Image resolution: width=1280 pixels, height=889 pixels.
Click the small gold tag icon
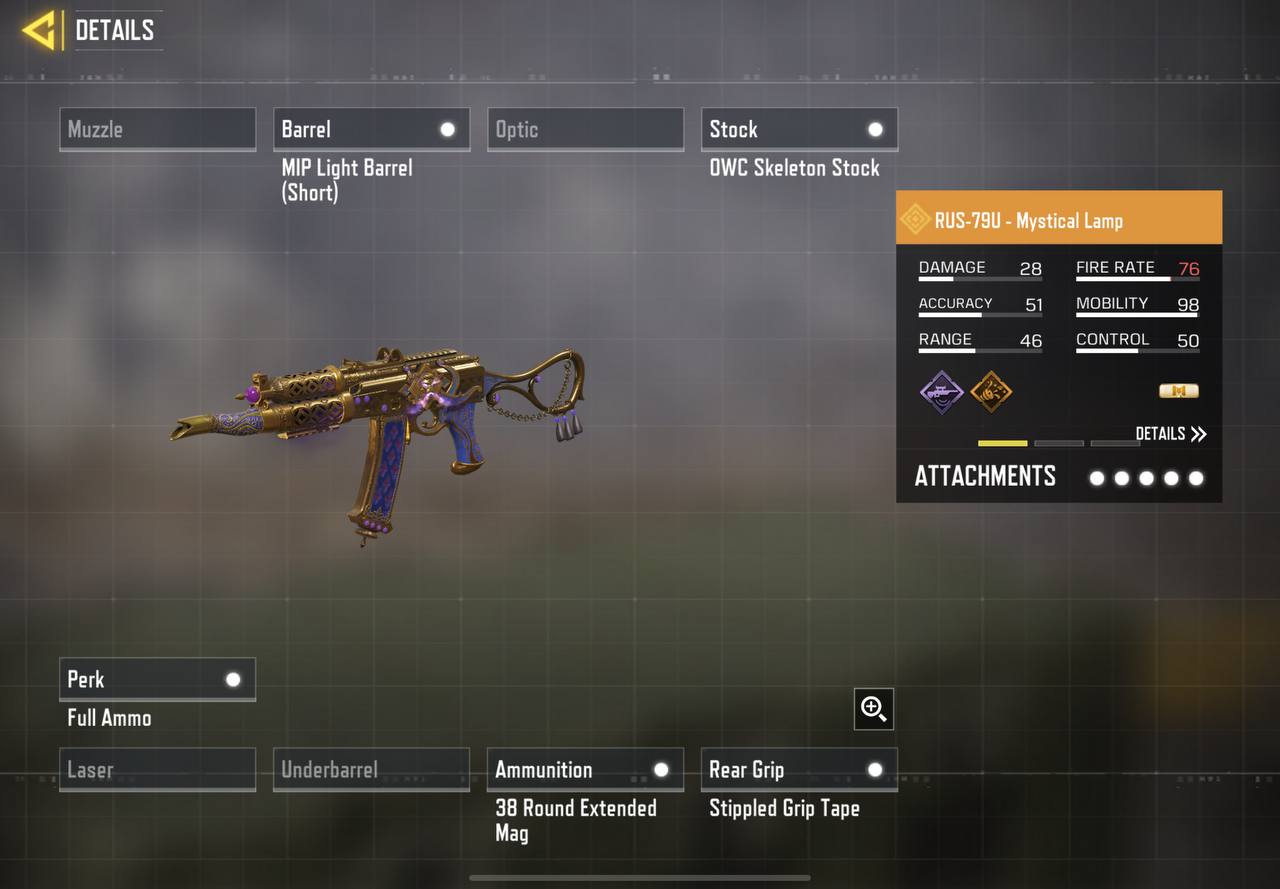1178,391
